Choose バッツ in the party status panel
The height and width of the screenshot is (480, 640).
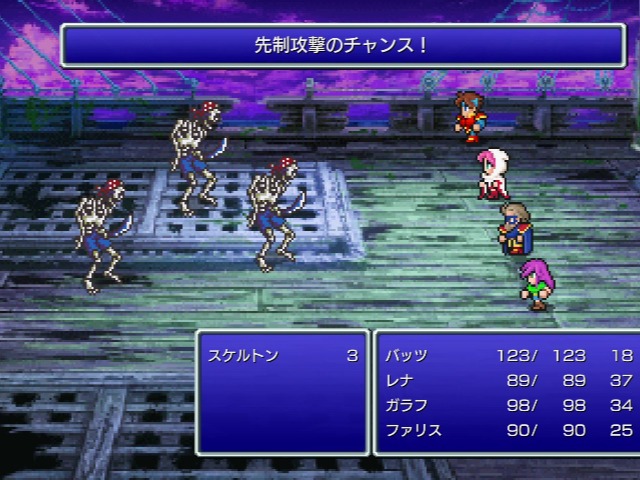[408, 355]
